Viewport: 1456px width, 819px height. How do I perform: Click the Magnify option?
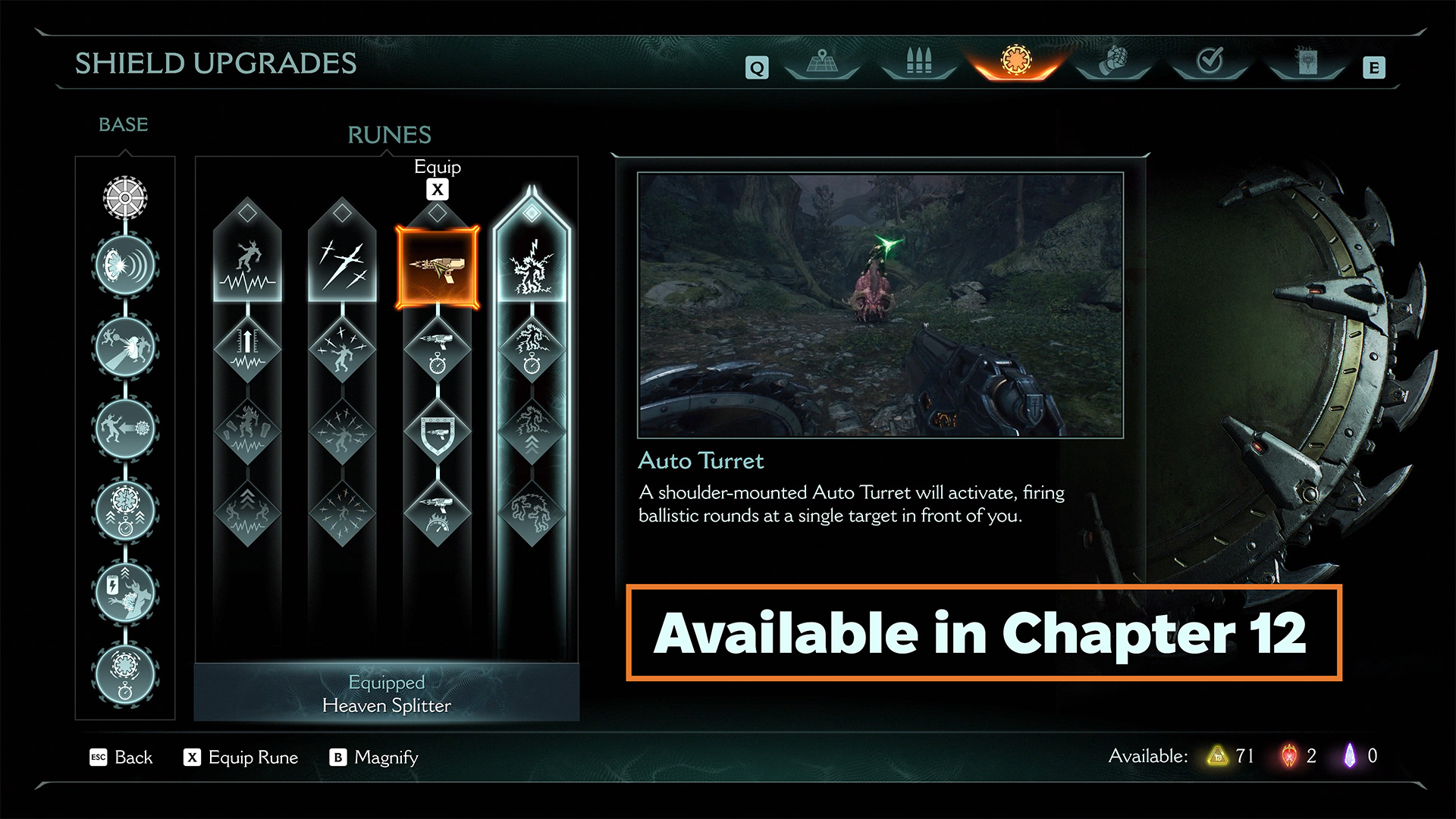tap(374, 758)
